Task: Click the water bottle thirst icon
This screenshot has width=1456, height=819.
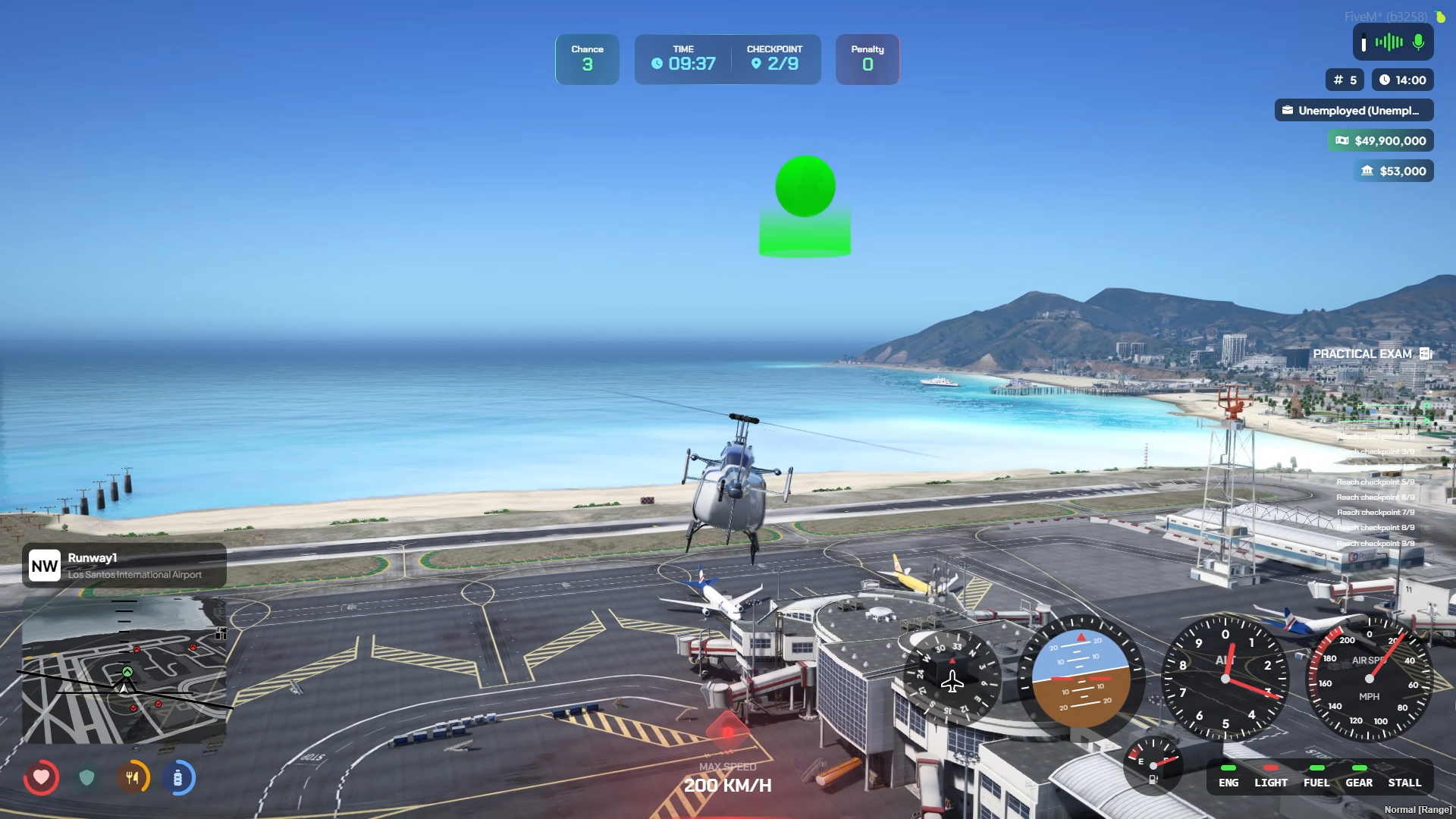Action: [x=178, y=777]
